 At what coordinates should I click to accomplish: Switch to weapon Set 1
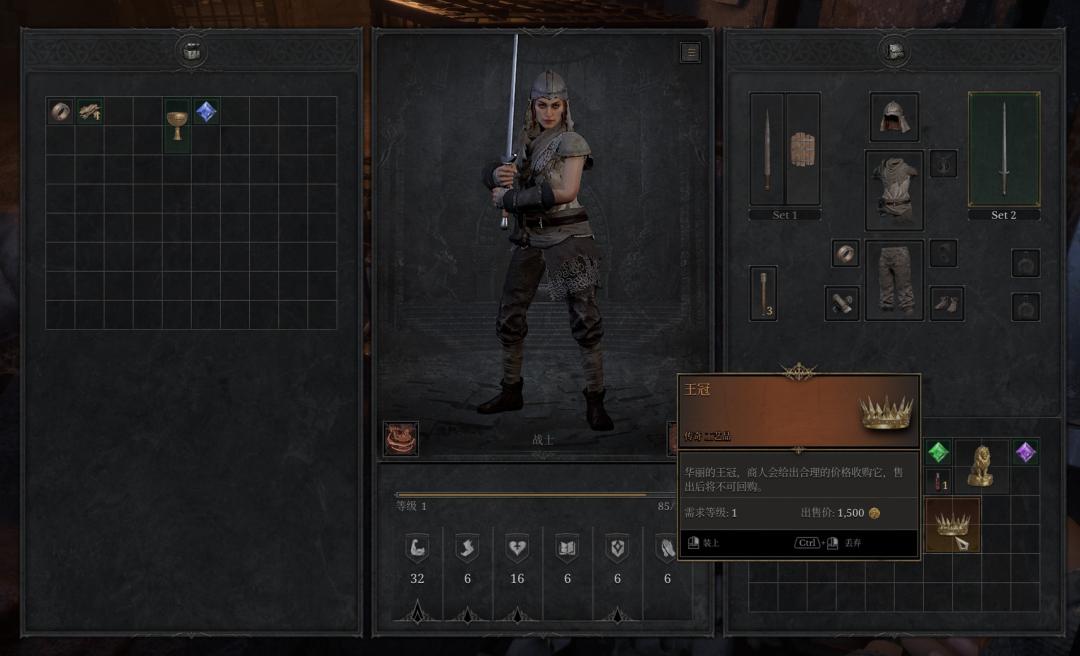click(x=785, y=215)
